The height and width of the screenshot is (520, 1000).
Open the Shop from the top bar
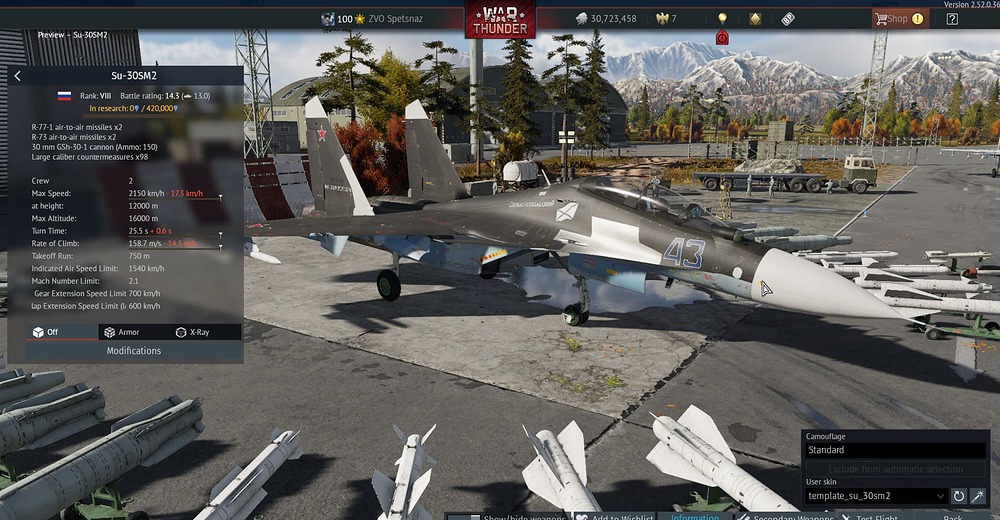(898, 18)
